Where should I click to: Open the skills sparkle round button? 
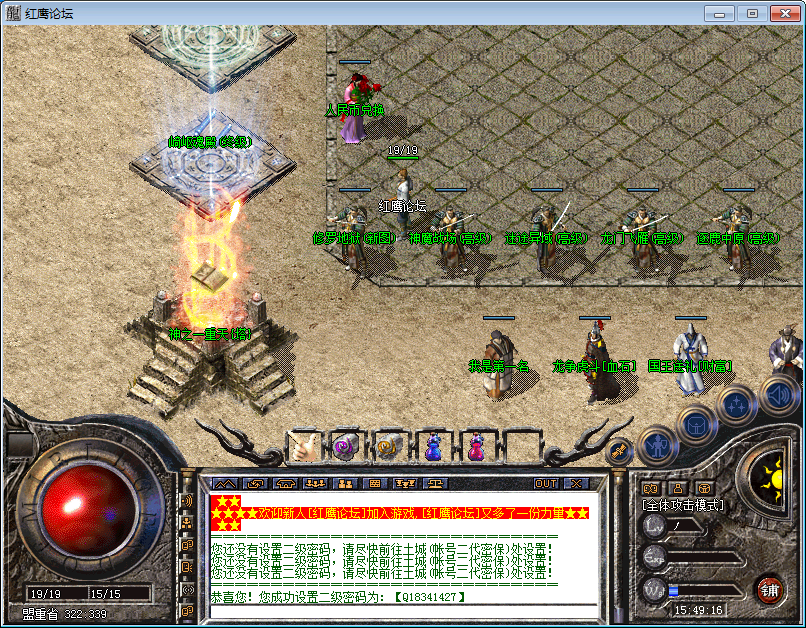click(x=737, y=405)
